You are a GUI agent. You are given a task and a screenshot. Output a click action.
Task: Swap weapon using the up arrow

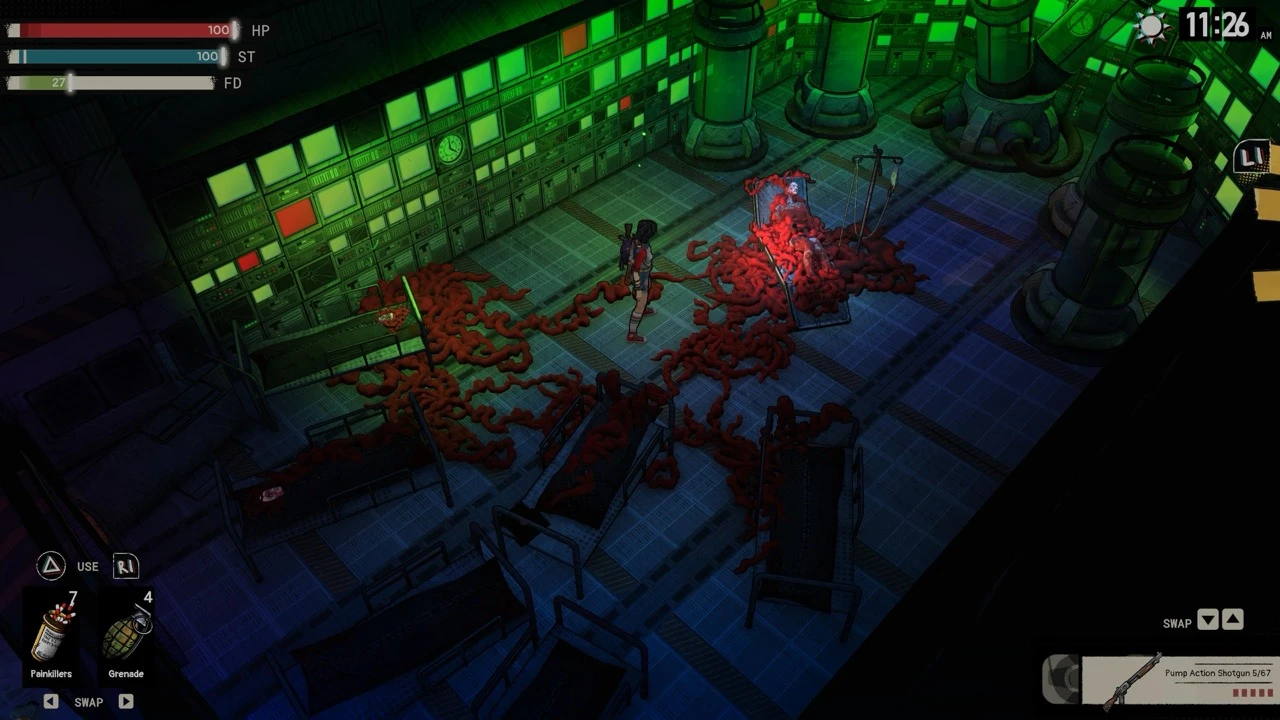[1233, 620]
